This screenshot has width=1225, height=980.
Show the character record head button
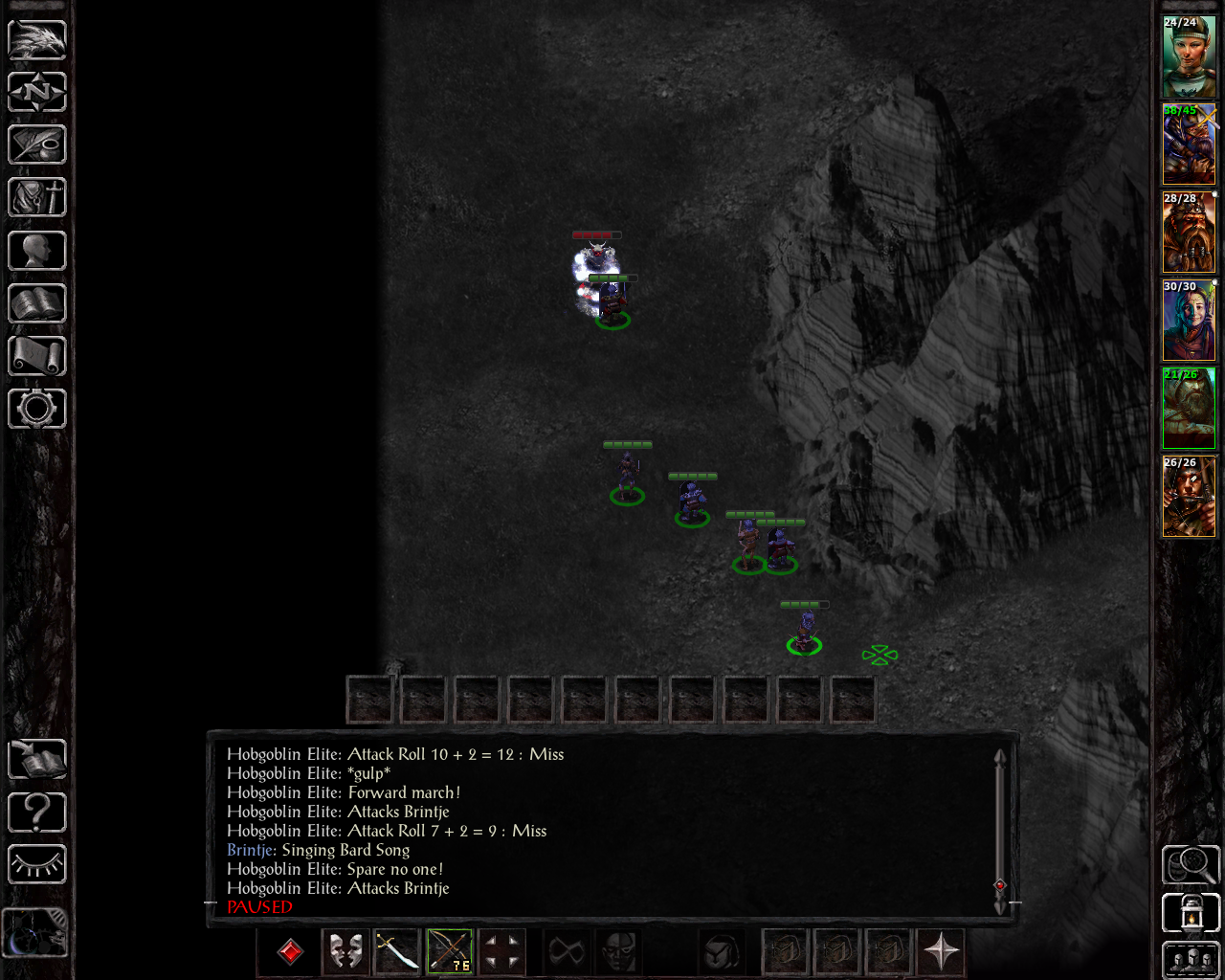point(37,251)
